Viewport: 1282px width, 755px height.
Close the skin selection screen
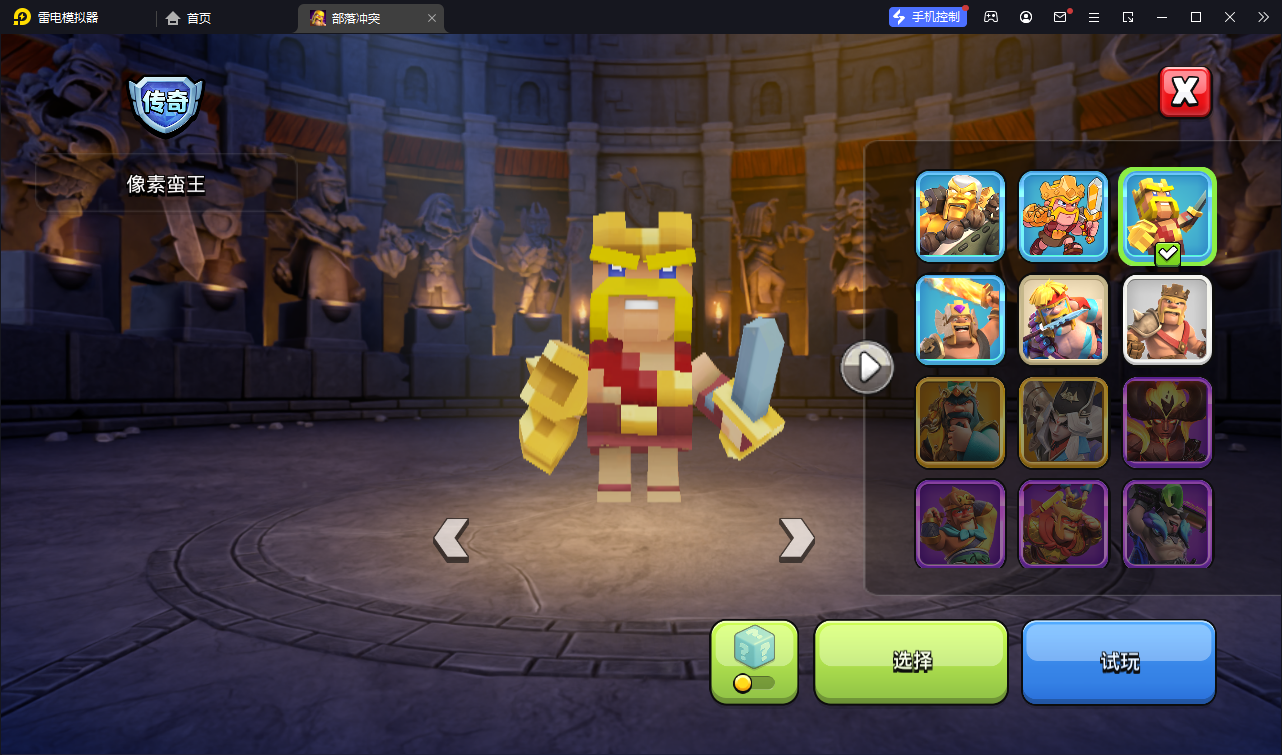pyautogui.click(x=1185, y=92)
